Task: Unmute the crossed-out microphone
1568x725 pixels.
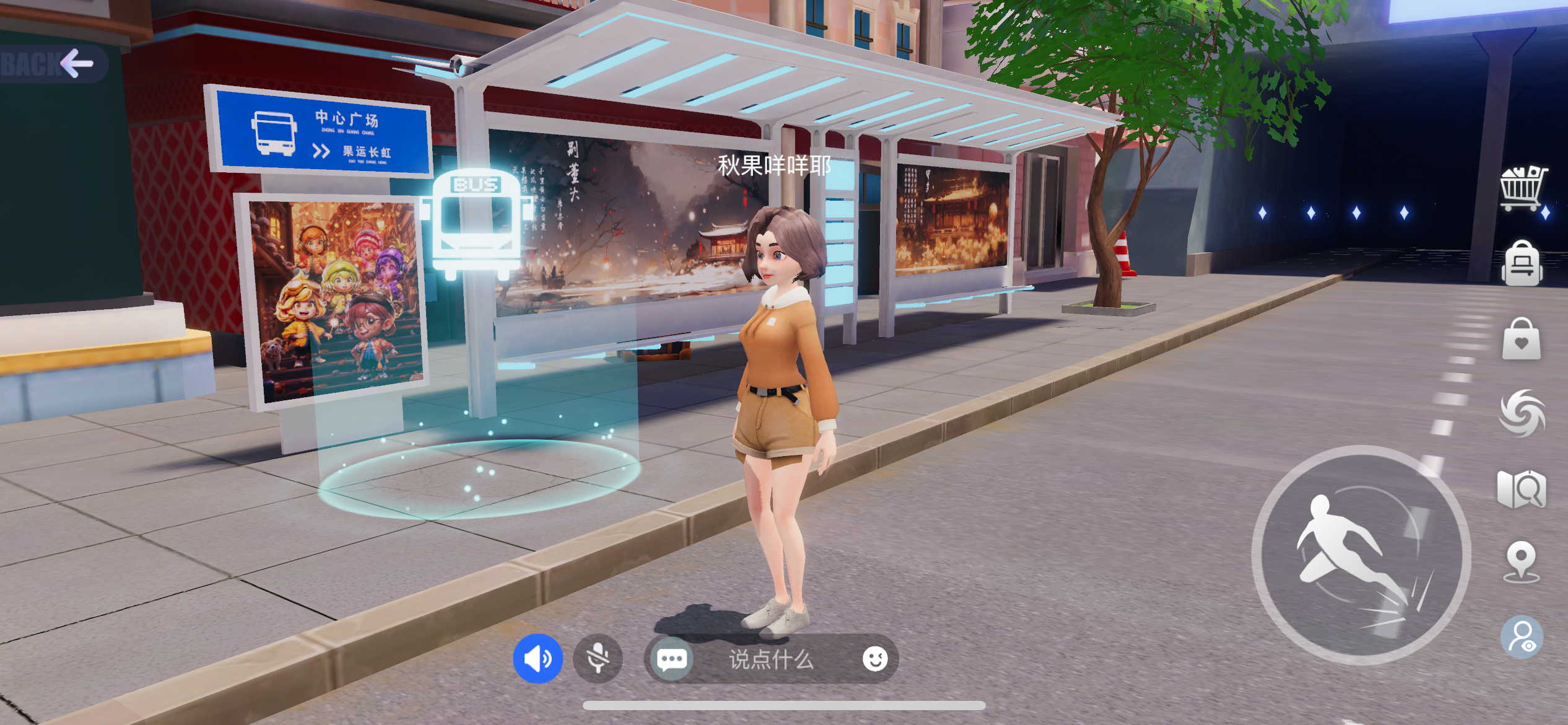Action: tap(598, 659)
